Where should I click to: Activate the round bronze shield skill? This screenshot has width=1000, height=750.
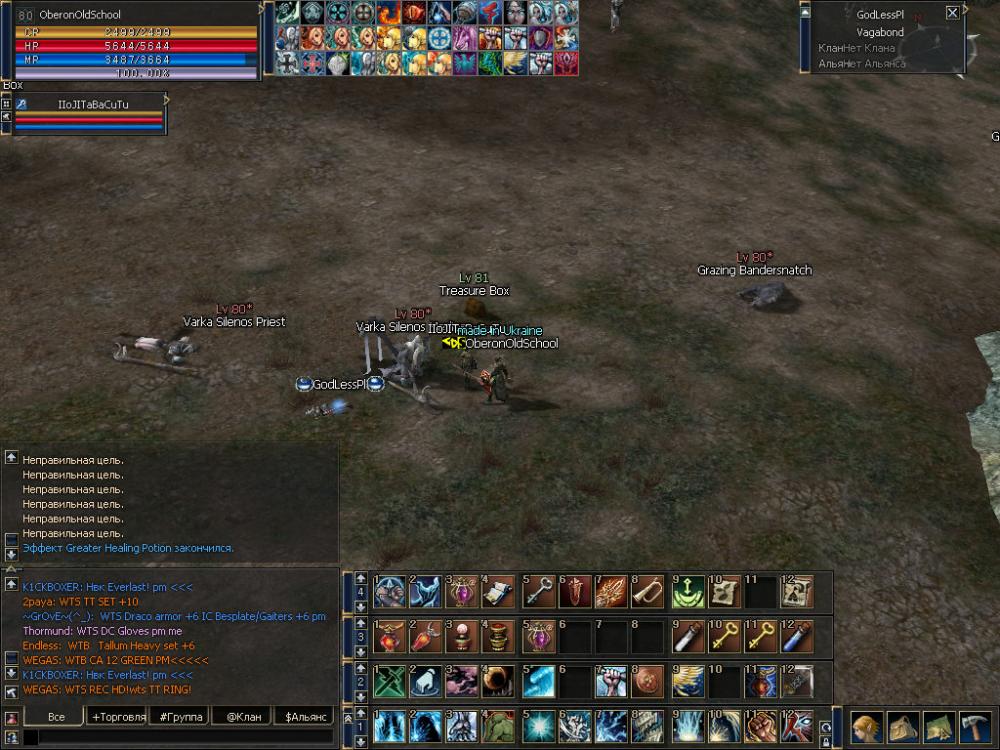648,682
